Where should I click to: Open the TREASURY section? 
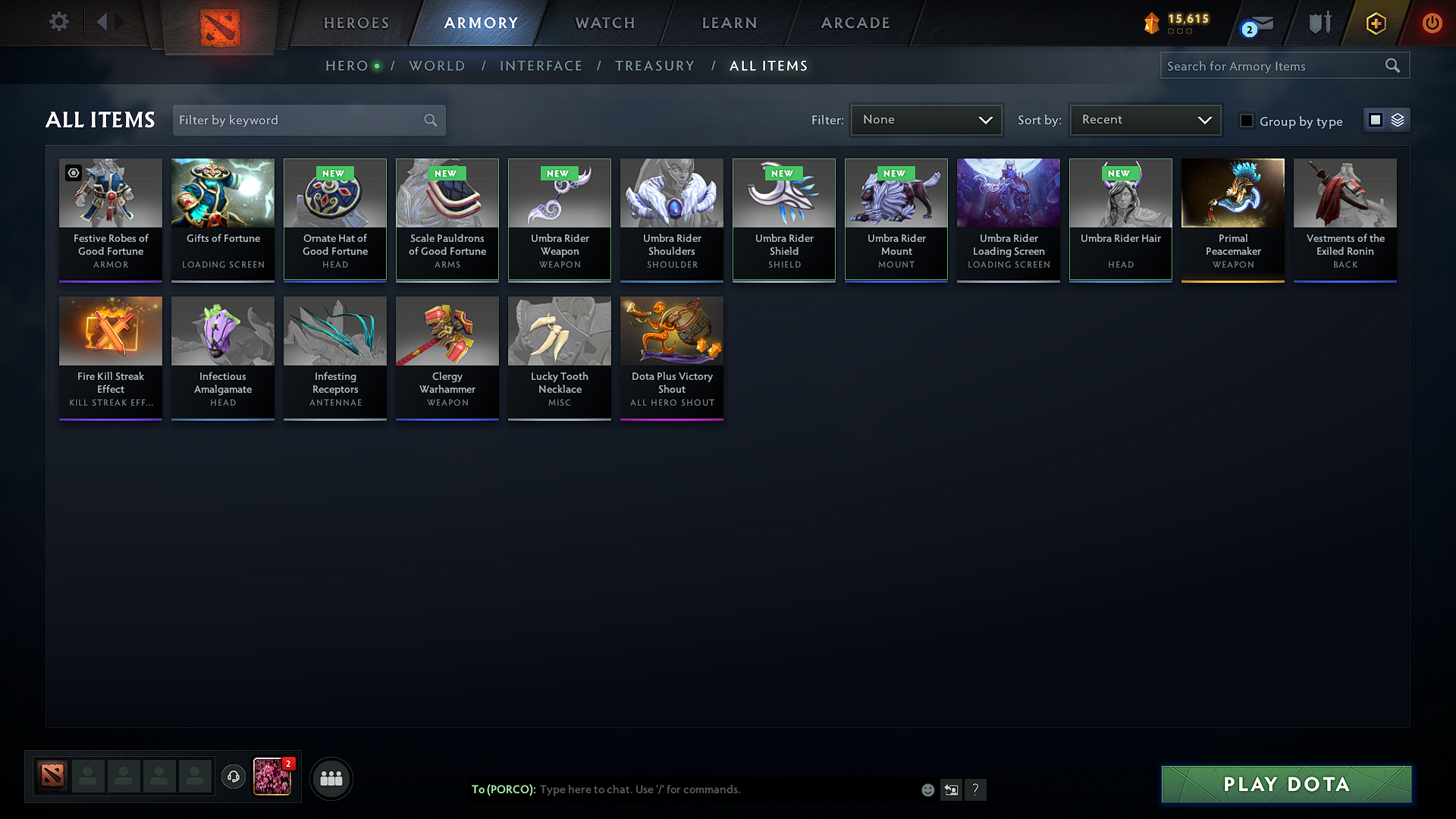coord(655,66)
